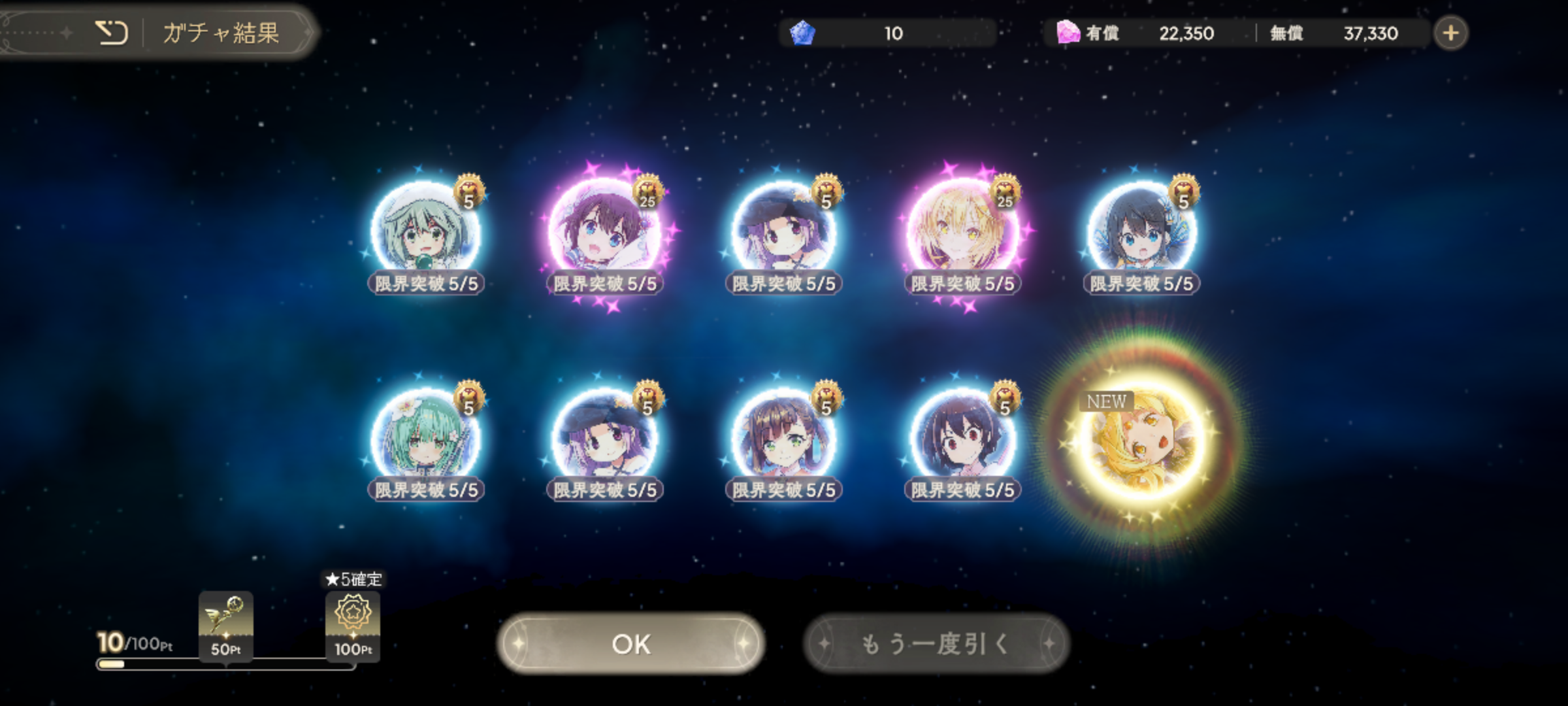
Task: Add more gems with plus button
Action: click(x=1450, y=33)
